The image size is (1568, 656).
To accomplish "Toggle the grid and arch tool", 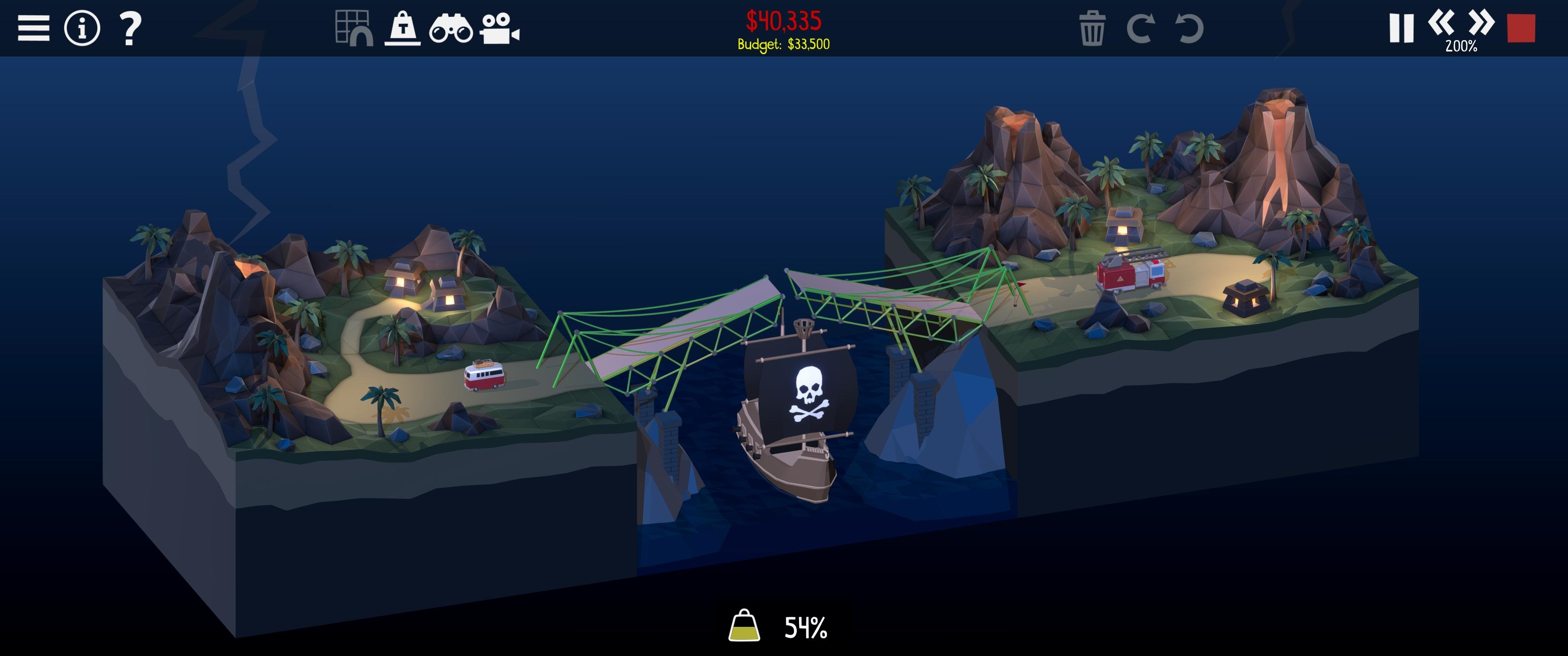I will (x=354, y=28).
